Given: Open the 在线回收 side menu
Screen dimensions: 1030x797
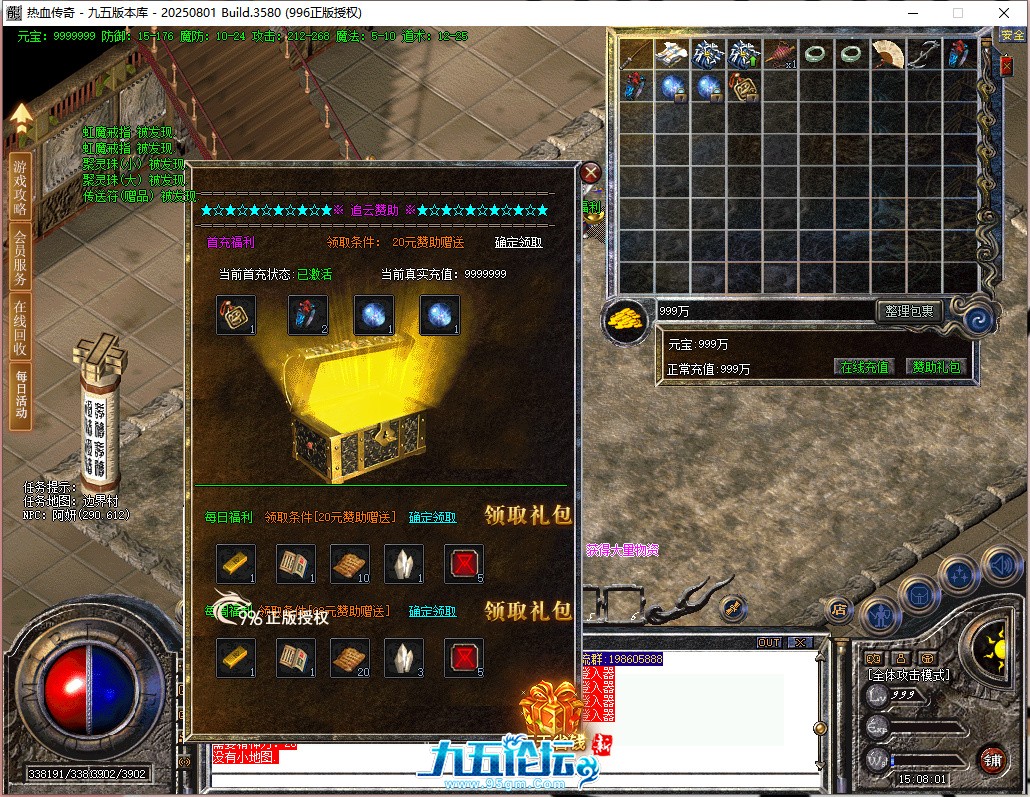Looking at the screenshot, I should click(20, 327).
